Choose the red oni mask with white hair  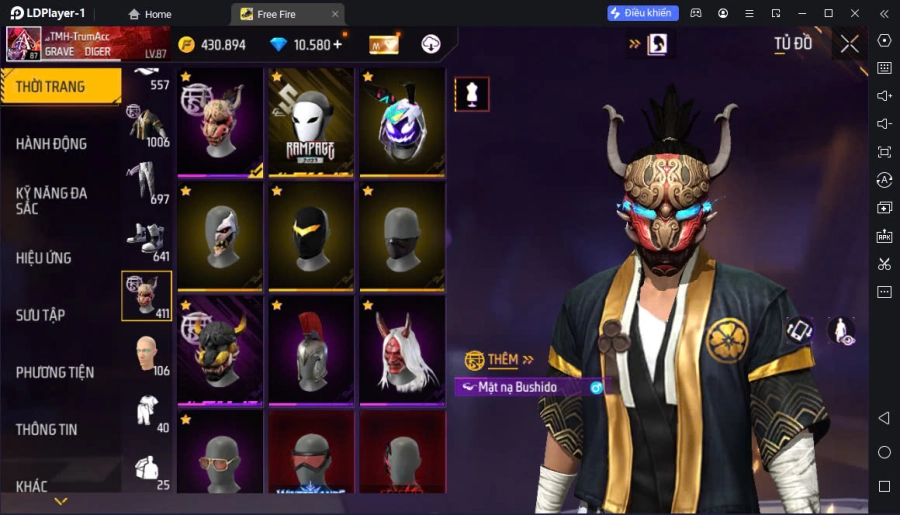coord(402,350)
